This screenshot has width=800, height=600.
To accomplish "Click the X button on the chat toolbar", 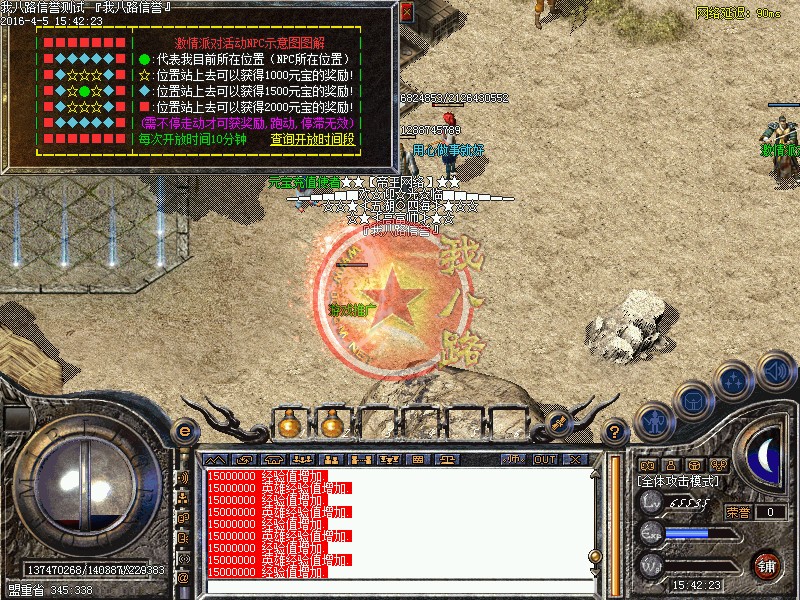I will [x=574, y=459].
